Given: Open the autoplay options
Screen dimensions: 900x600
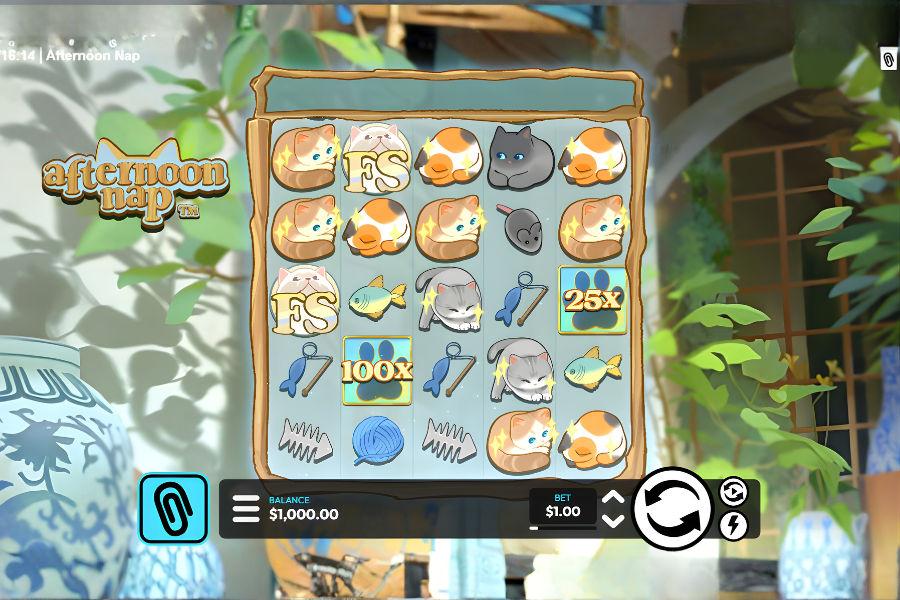Looking at the screenshot, I should [733, 492].
